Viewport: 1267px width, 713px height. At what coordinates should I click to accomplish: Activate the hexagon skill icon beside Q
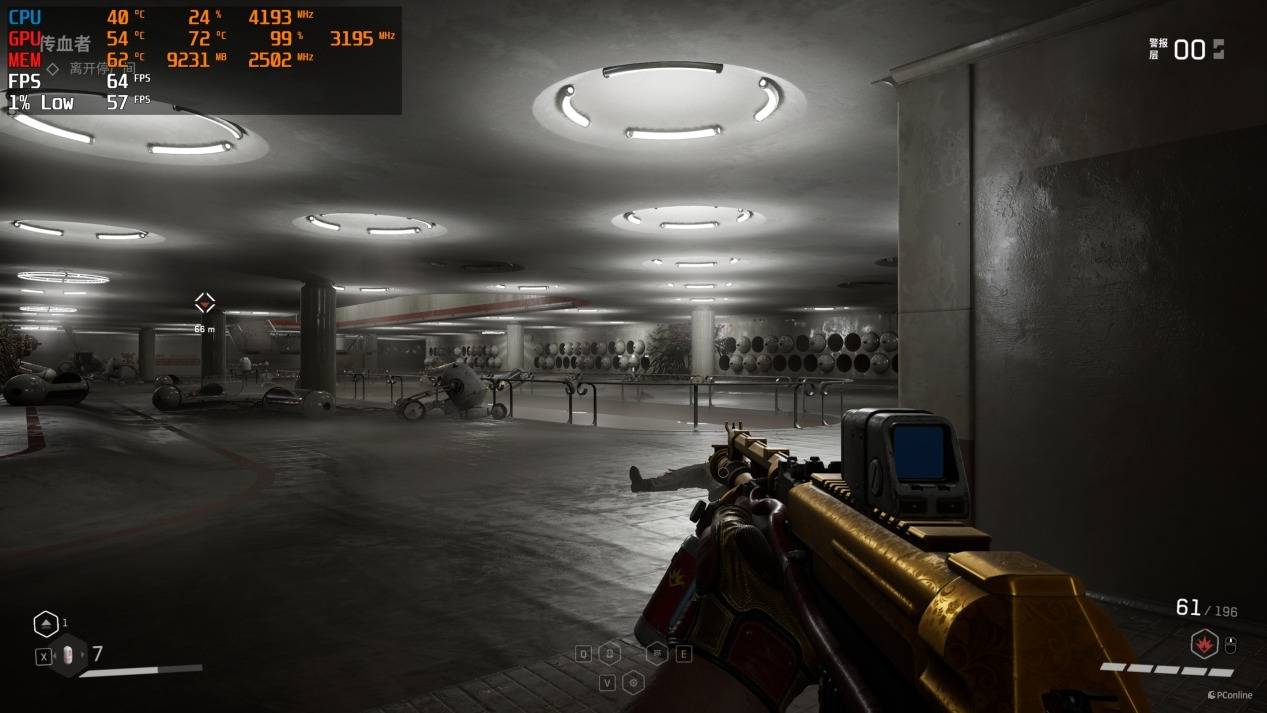(609, 654)
